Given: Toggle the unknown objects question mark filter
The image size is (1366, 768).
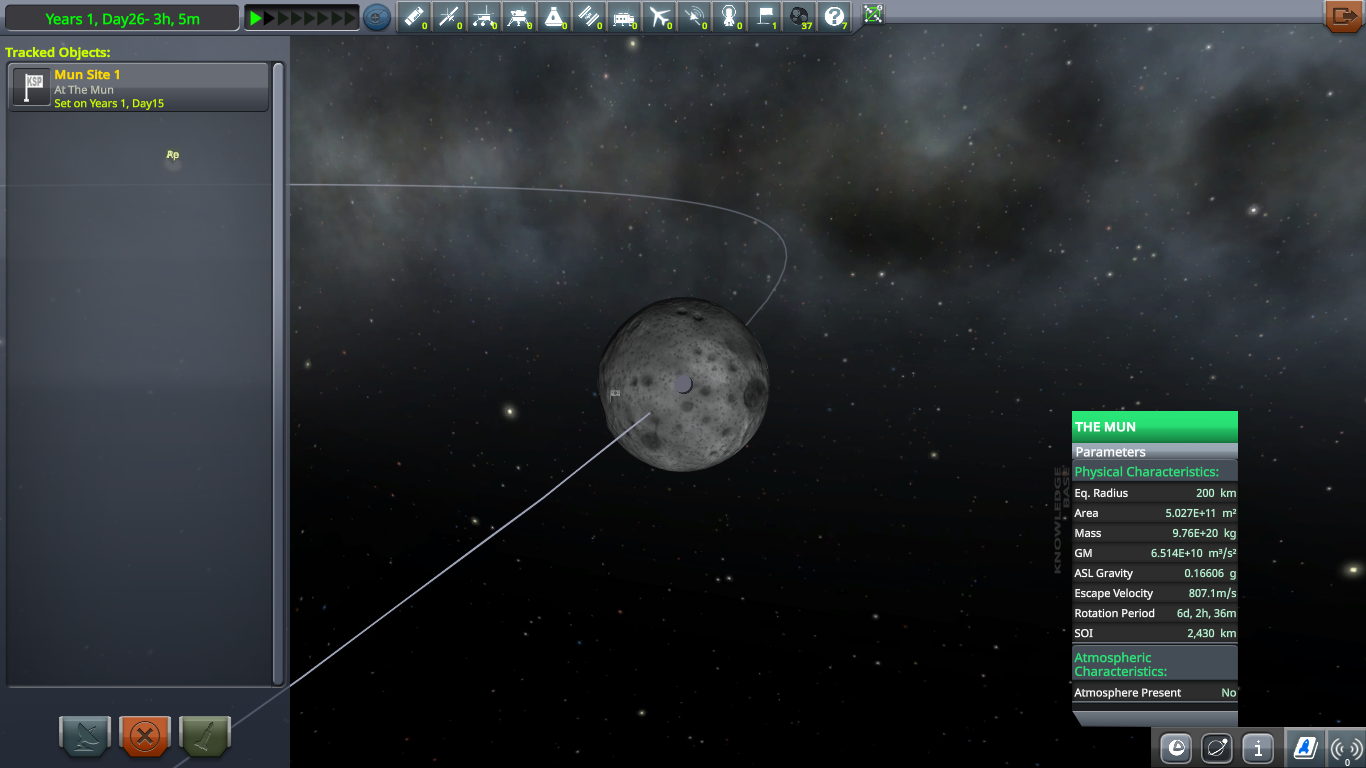Looking at the screenshot, I should [x=832, y=17].
